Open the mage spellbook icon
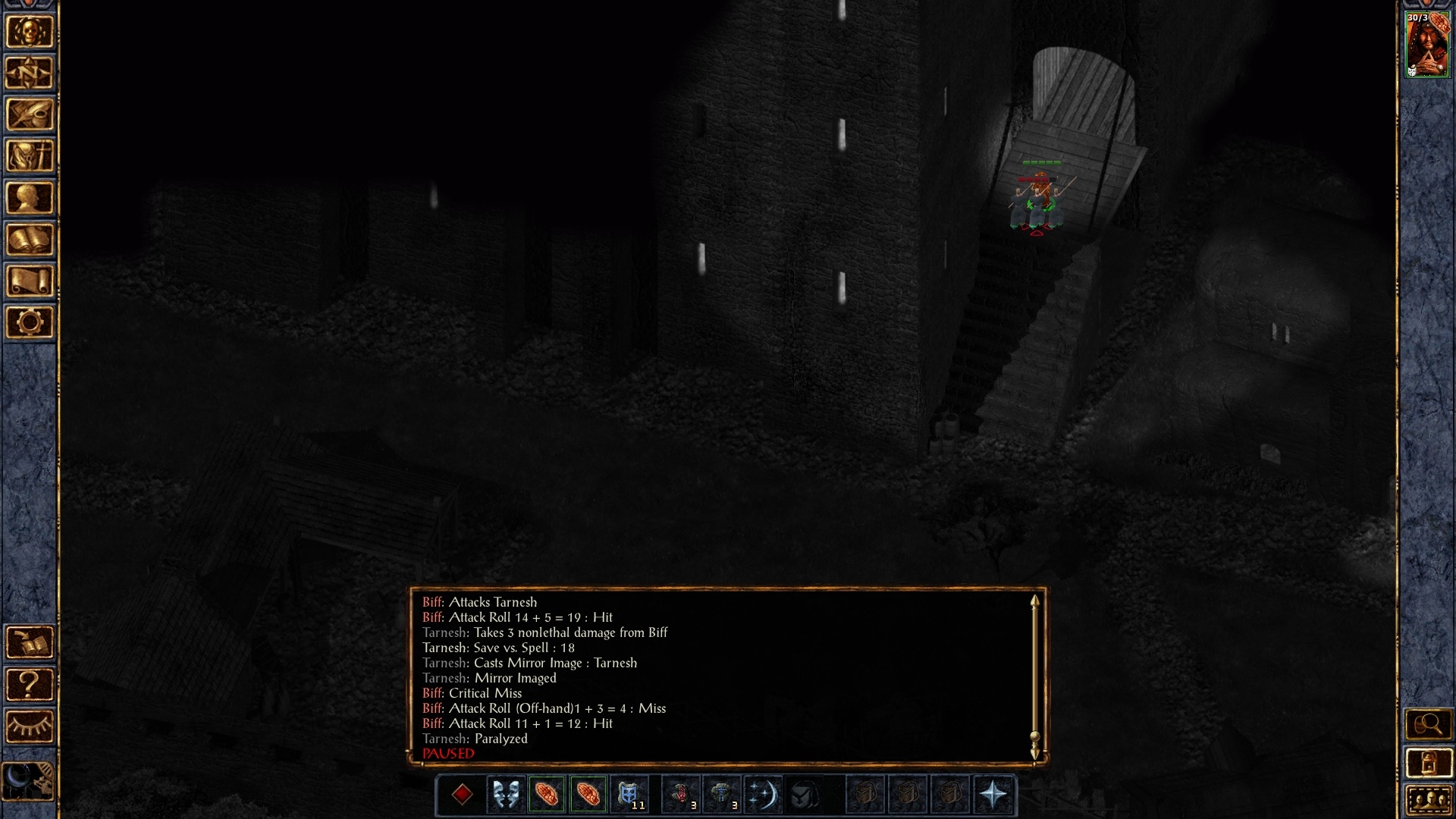Screen dimensions: 1456x819 pos(30,240)
